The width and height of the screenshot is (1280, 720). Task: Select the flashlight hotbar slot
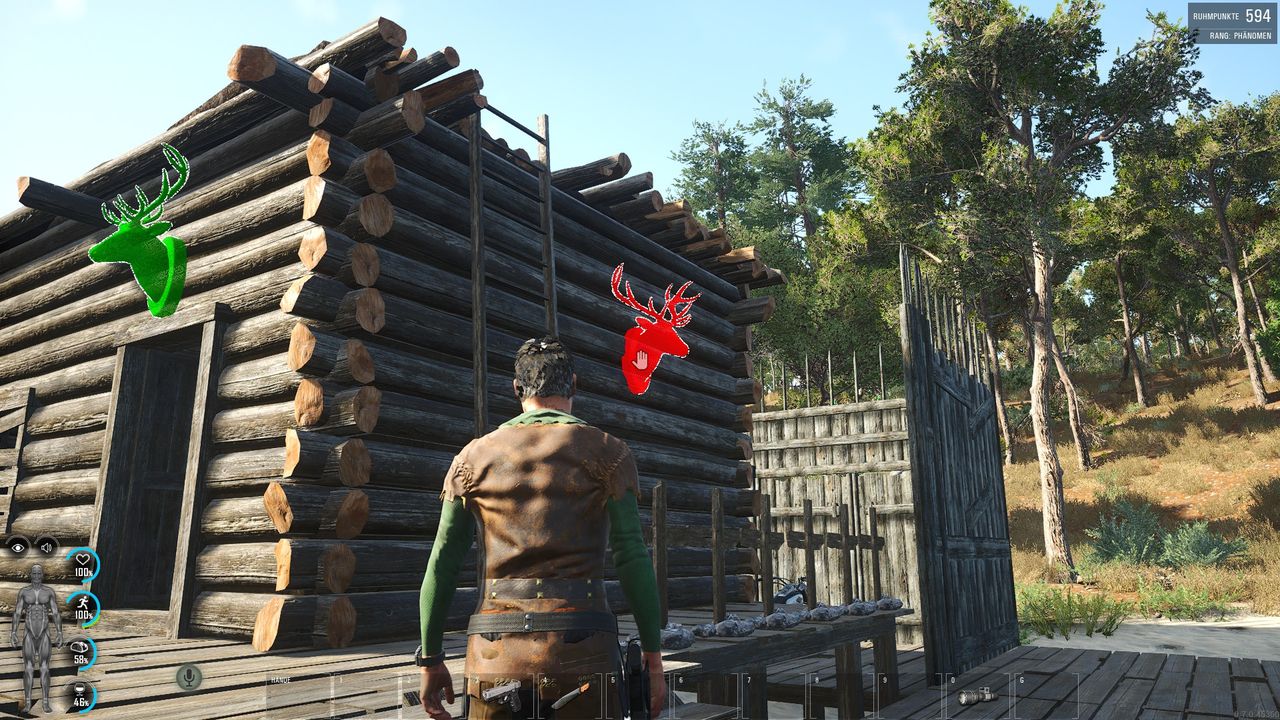[x=976, y=696]
